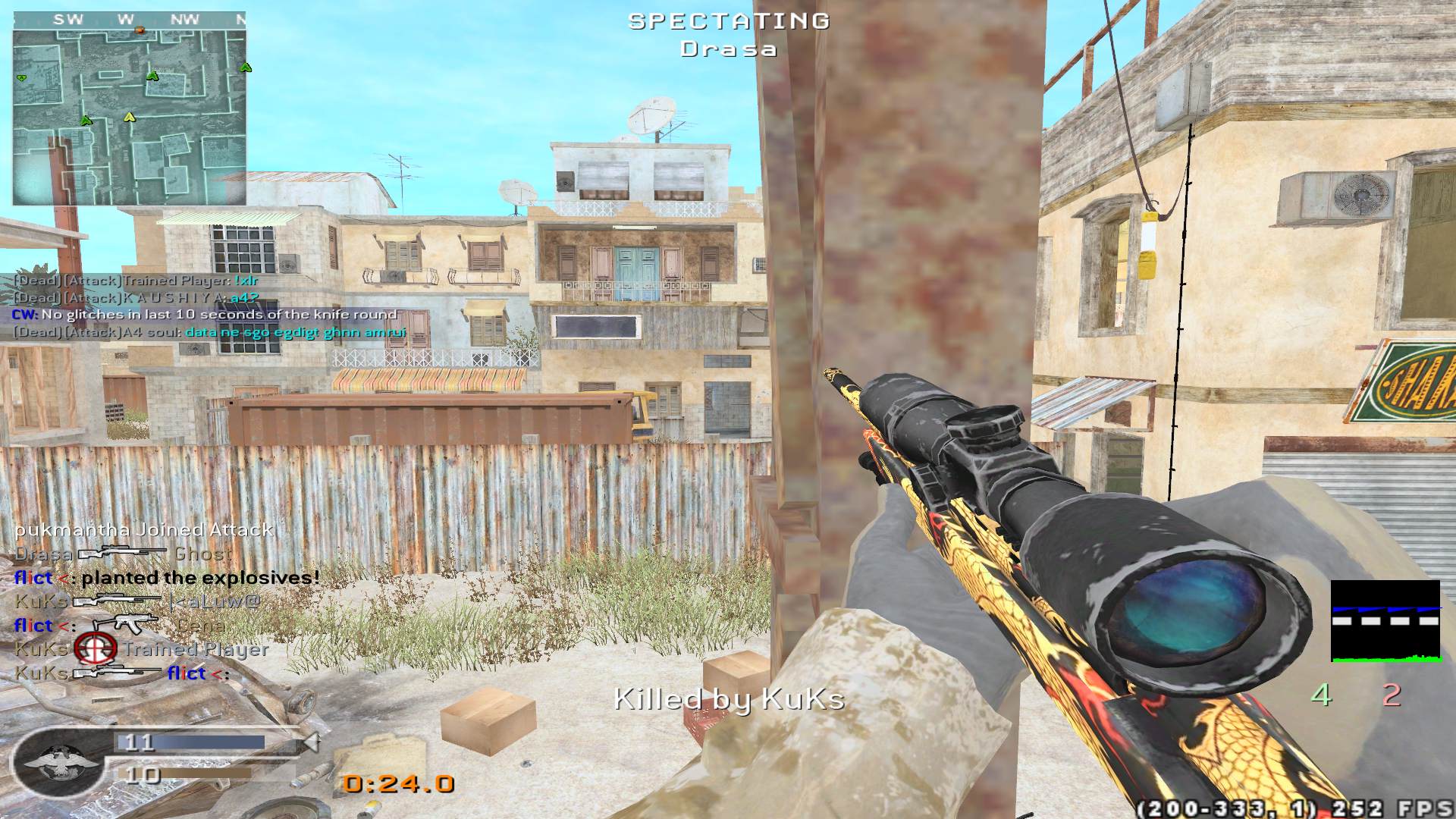The height and width of the screenshot is (819, 1456).
Task: Click the pukmantha Joined Attack message
Action: click(144, 530)
